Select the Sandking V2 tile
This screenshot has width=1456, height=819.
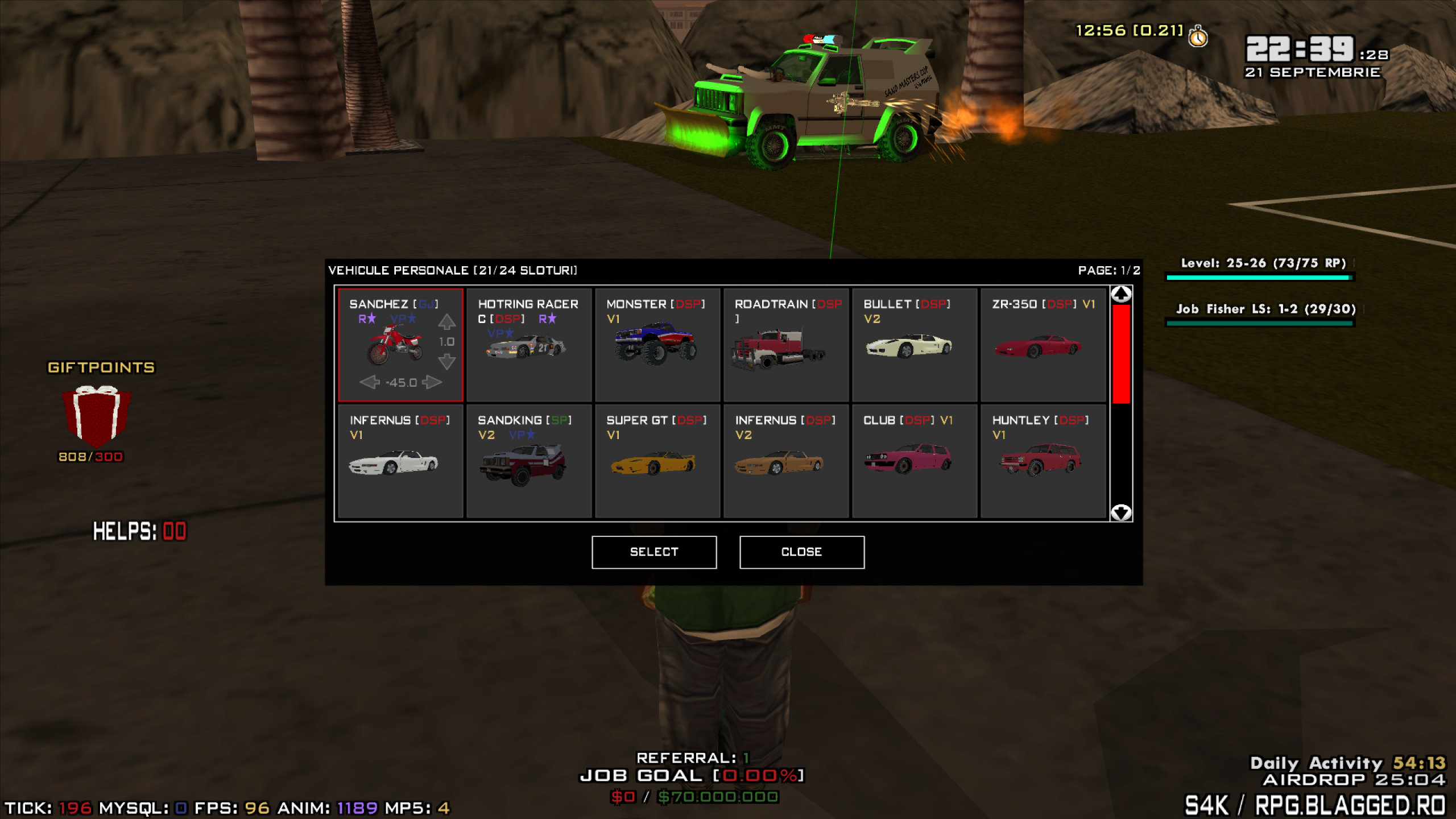coord(529,461)
